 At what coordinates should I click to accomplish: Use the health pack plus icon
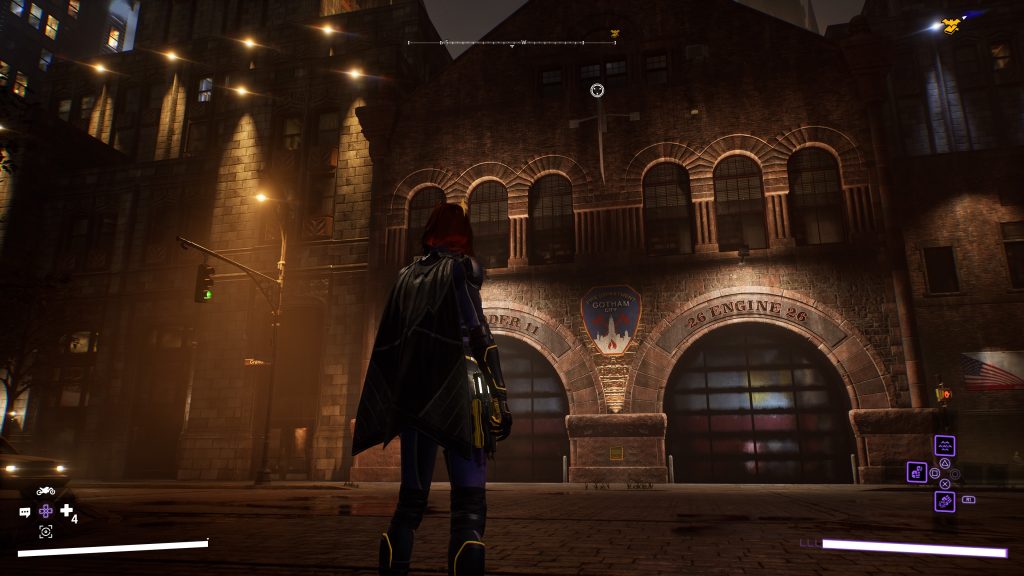(67, 511)
